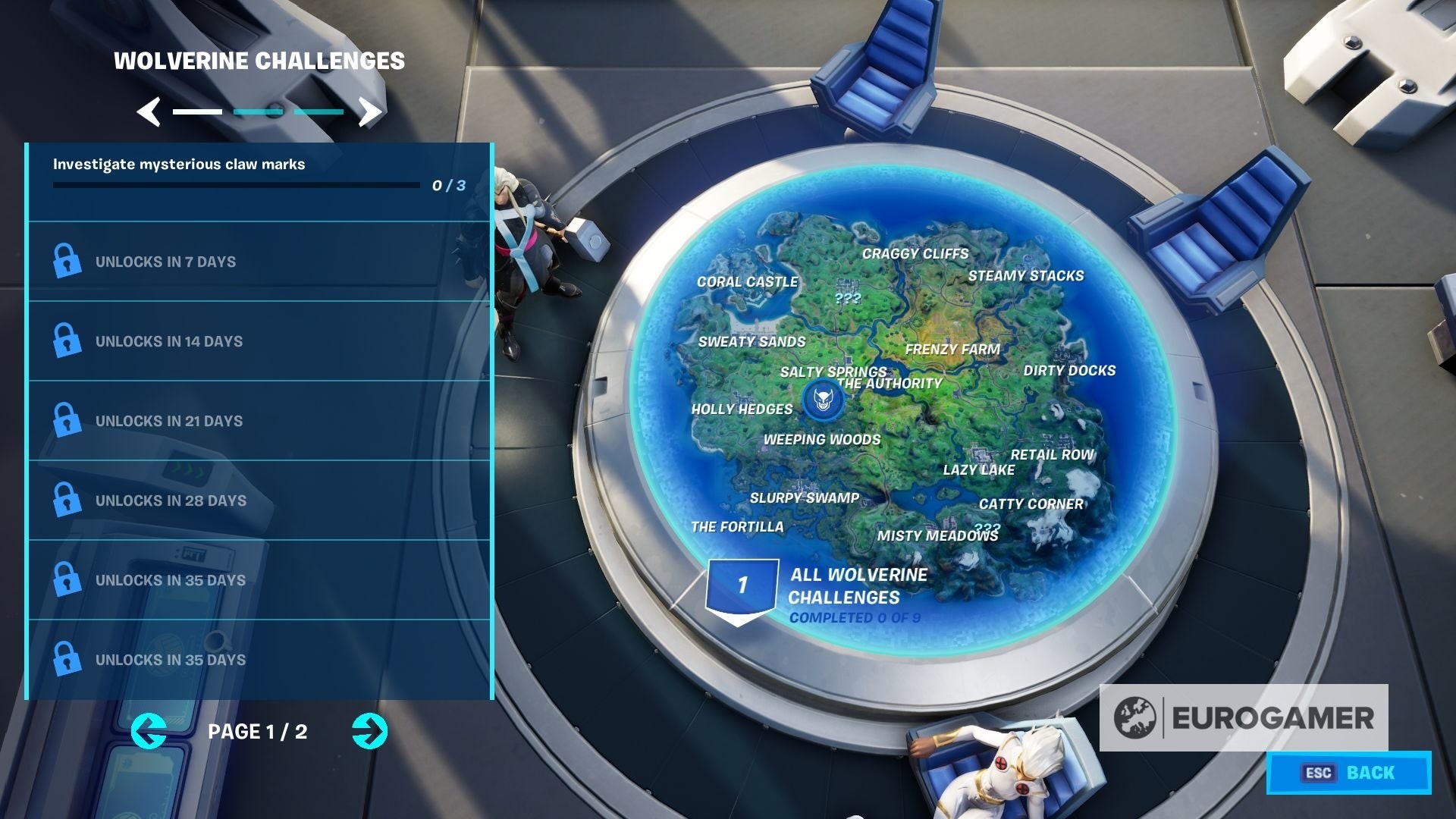
Task: Switch to next challenge set with white right arrow
Action: (370, 112)
